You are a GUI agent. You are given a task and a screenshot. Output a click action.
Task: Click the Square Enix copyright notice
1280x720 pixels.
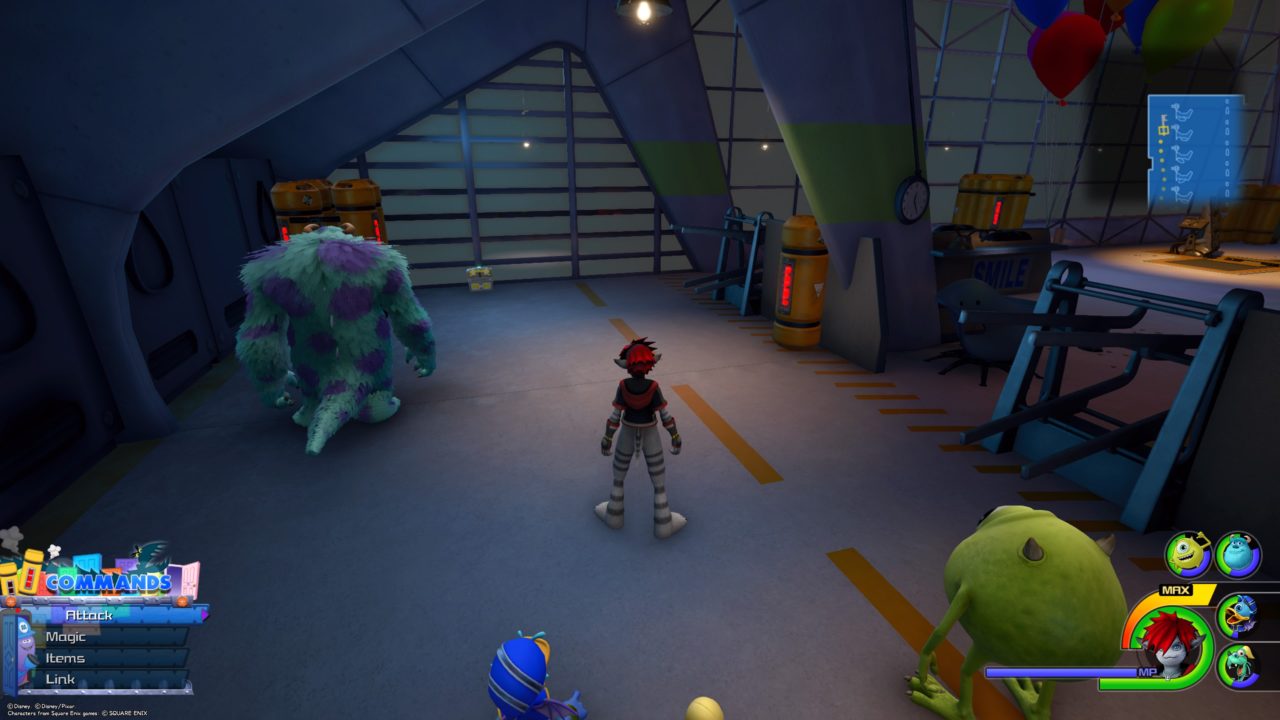pyautogui.click(x=124, y=713)
